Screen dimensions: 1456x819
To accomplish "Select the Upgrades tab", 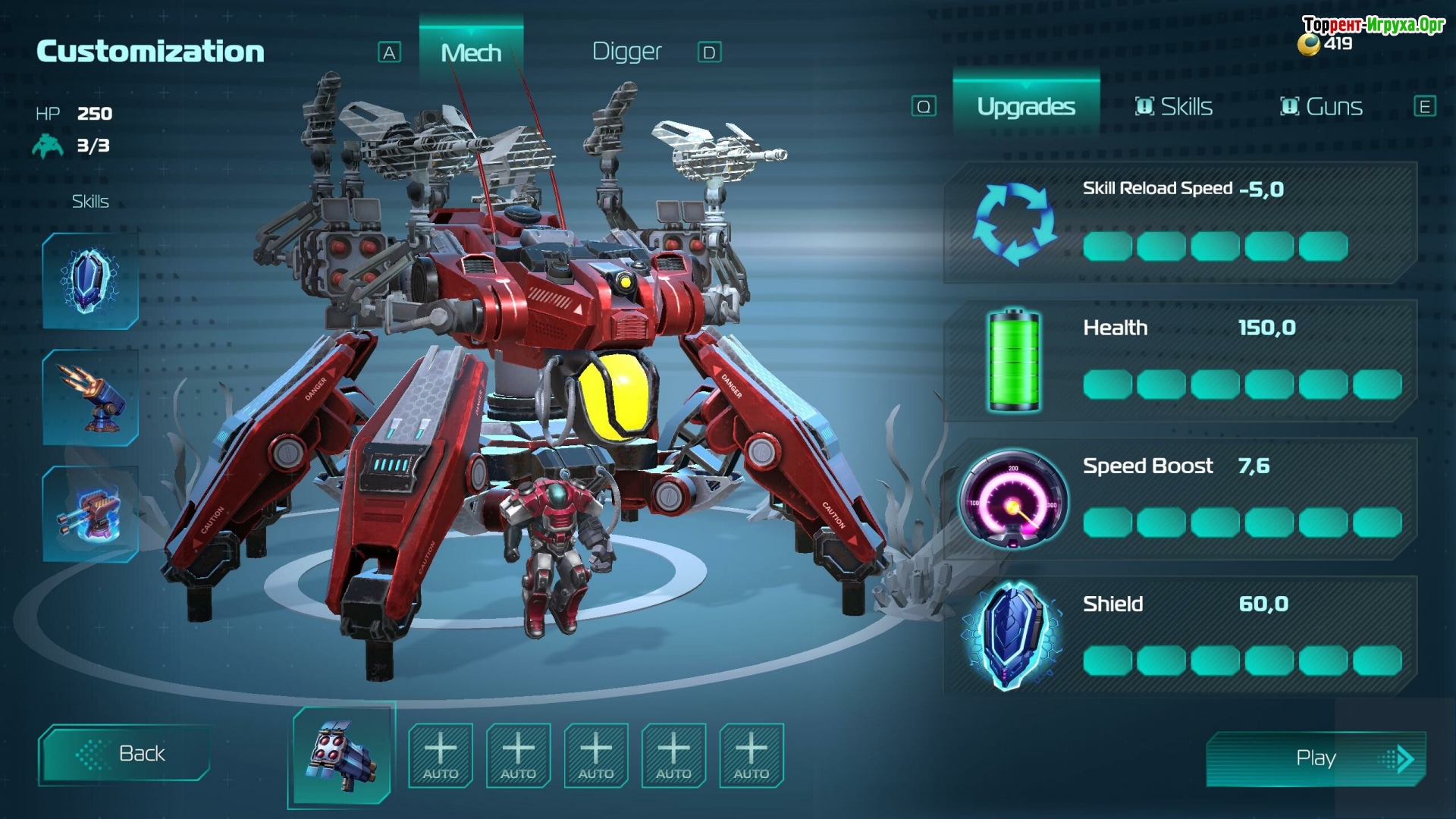I will (x=1025, y=107).
